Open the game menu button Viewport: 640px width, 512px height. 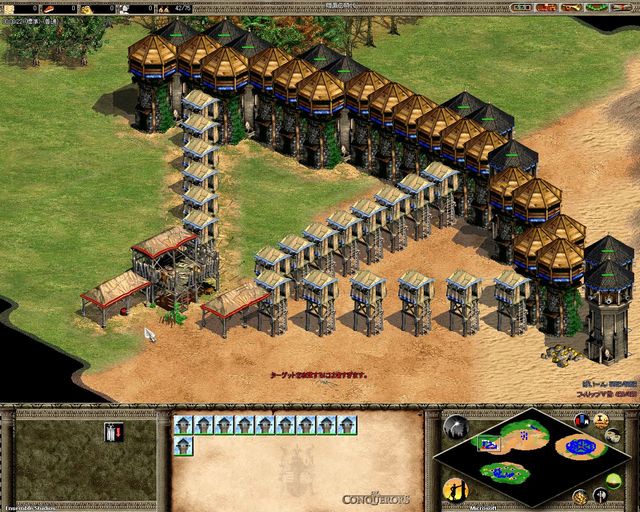pyautogui.click(x=621, y=7)
